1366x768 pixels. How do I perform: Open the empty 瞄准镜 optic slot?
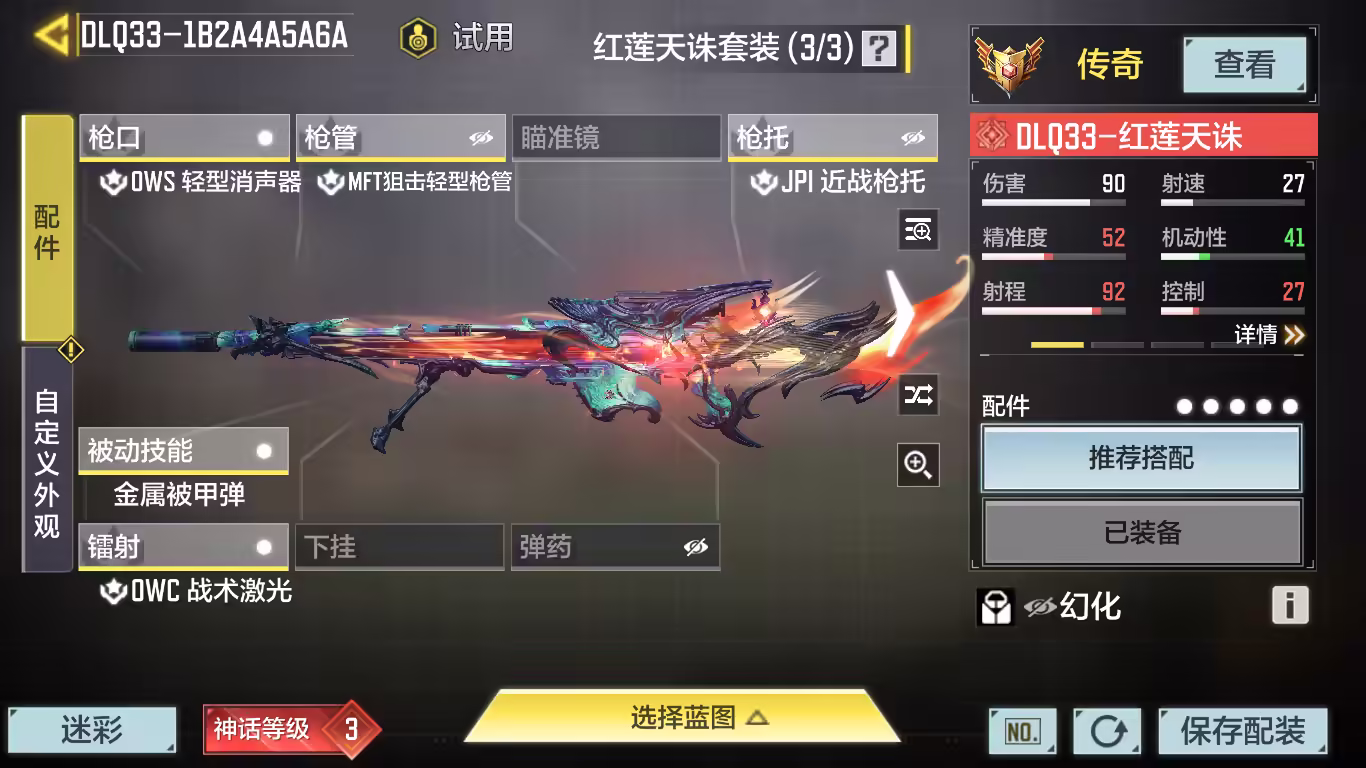click(615, 138)
